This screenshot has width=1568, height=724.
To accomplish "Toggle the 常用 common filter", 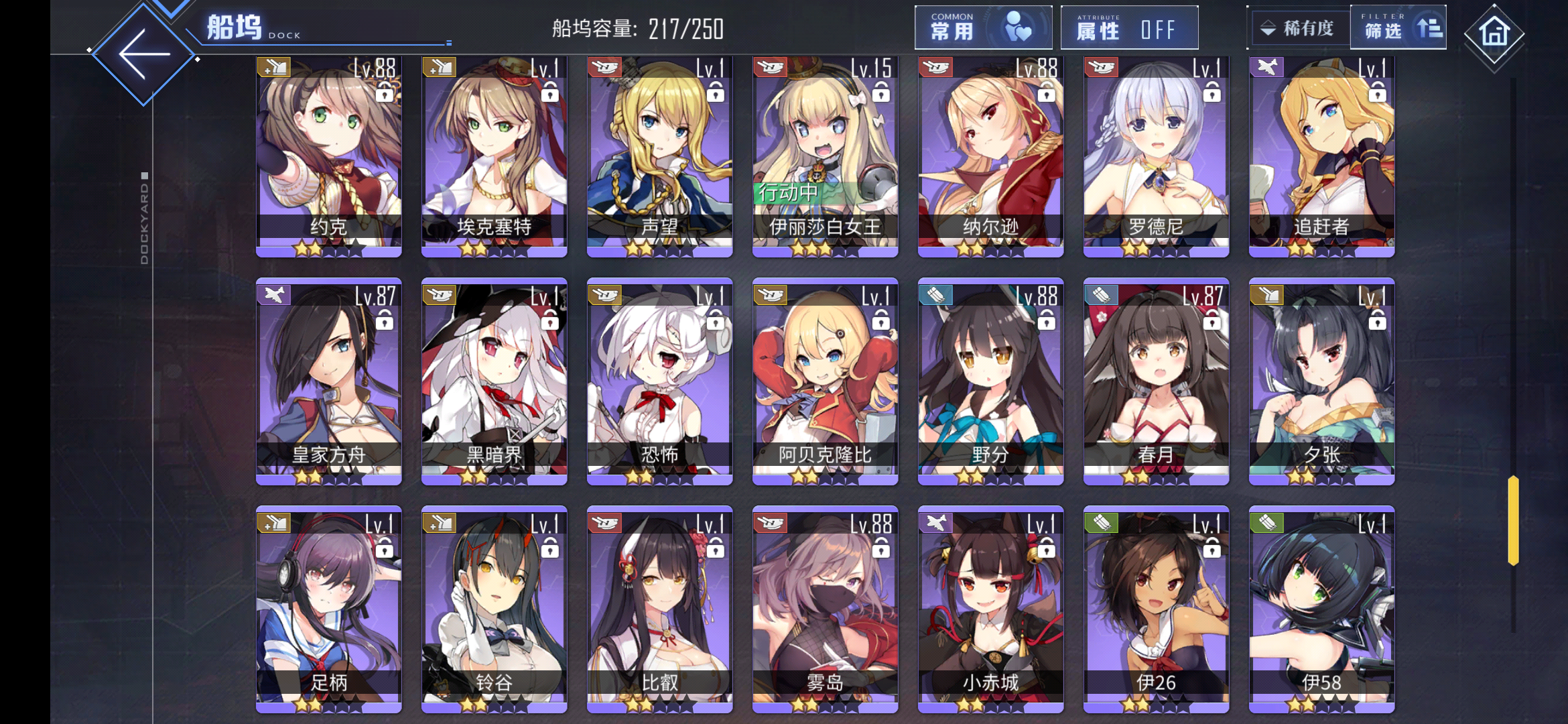I will [983, 28].
